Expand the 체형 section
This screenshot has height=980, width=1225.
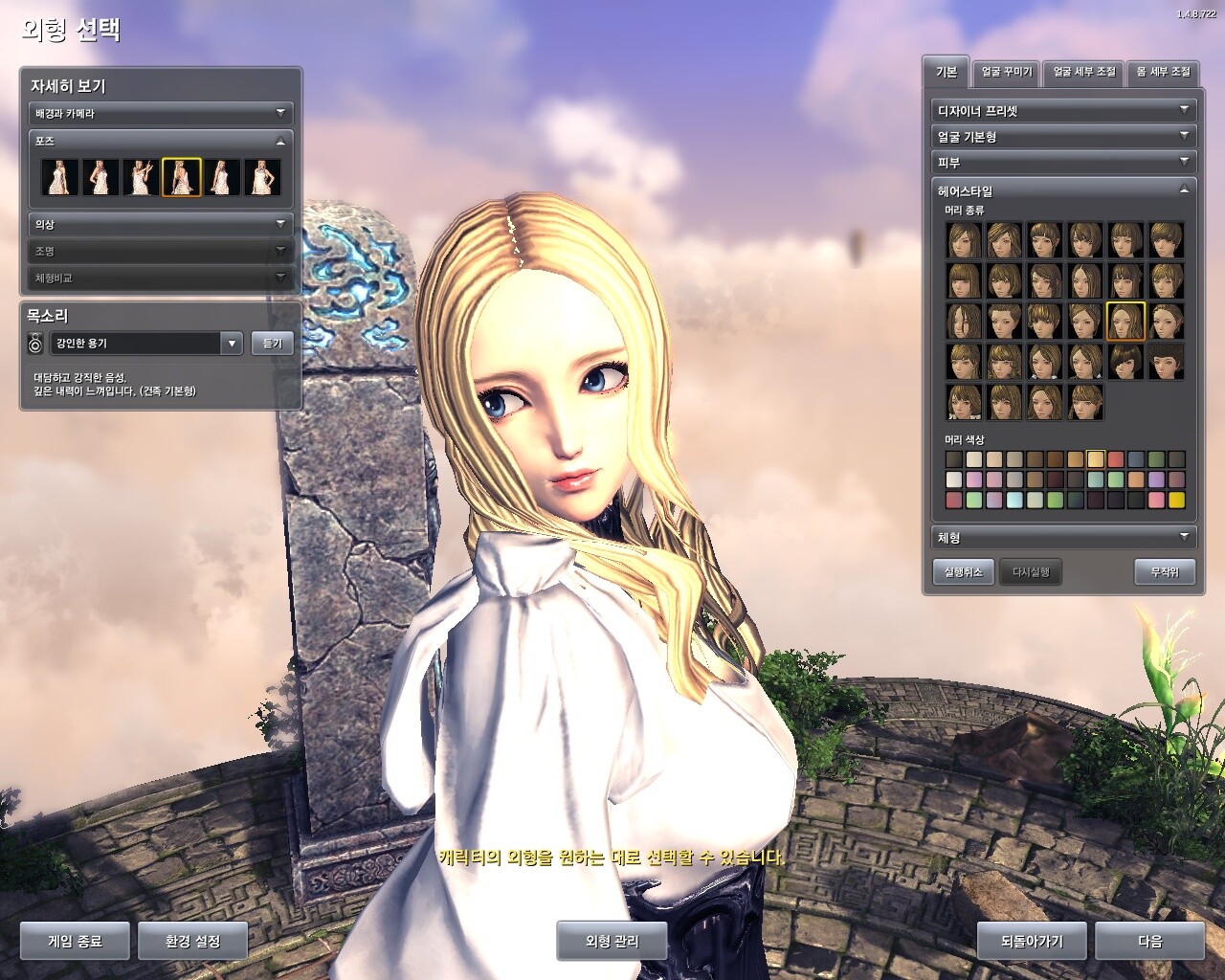pyautogui.click(x=1063, y=538)
